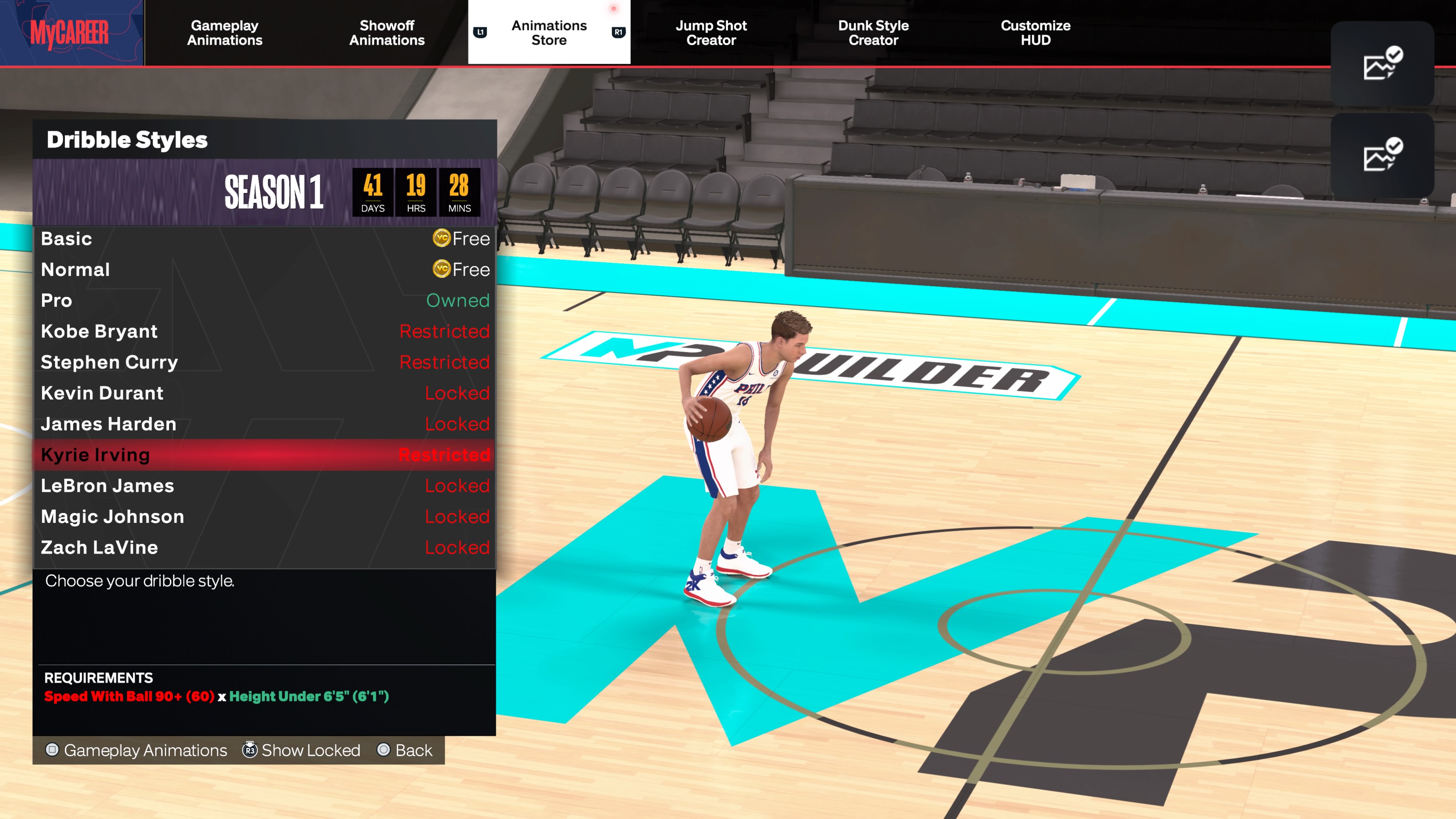The image size is (1456, 819).
Task: Open the Jump Shot Creator tab
Action: [711, 33]
